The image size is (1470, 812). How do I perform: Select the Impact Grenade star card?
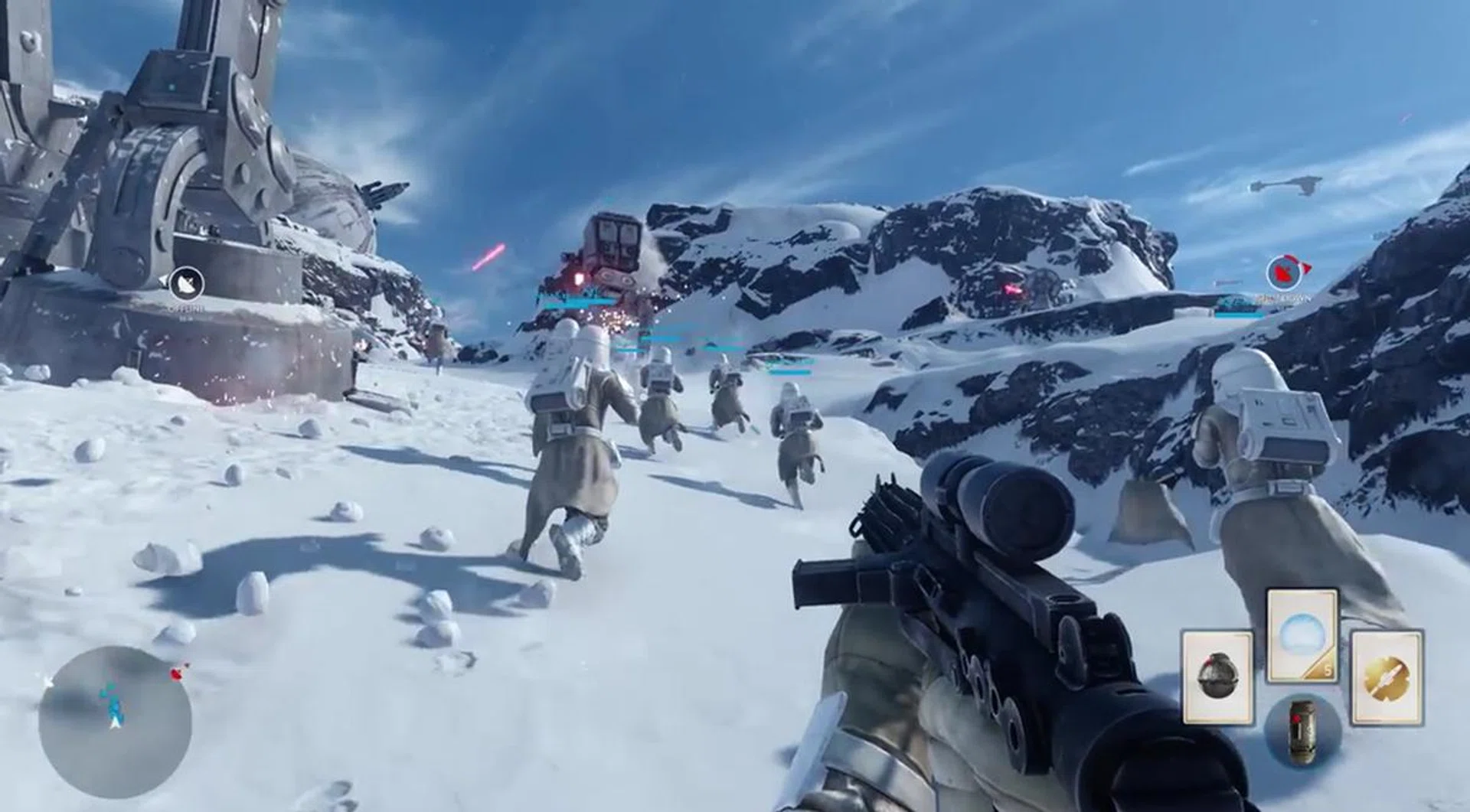(x=1217, y=677)
